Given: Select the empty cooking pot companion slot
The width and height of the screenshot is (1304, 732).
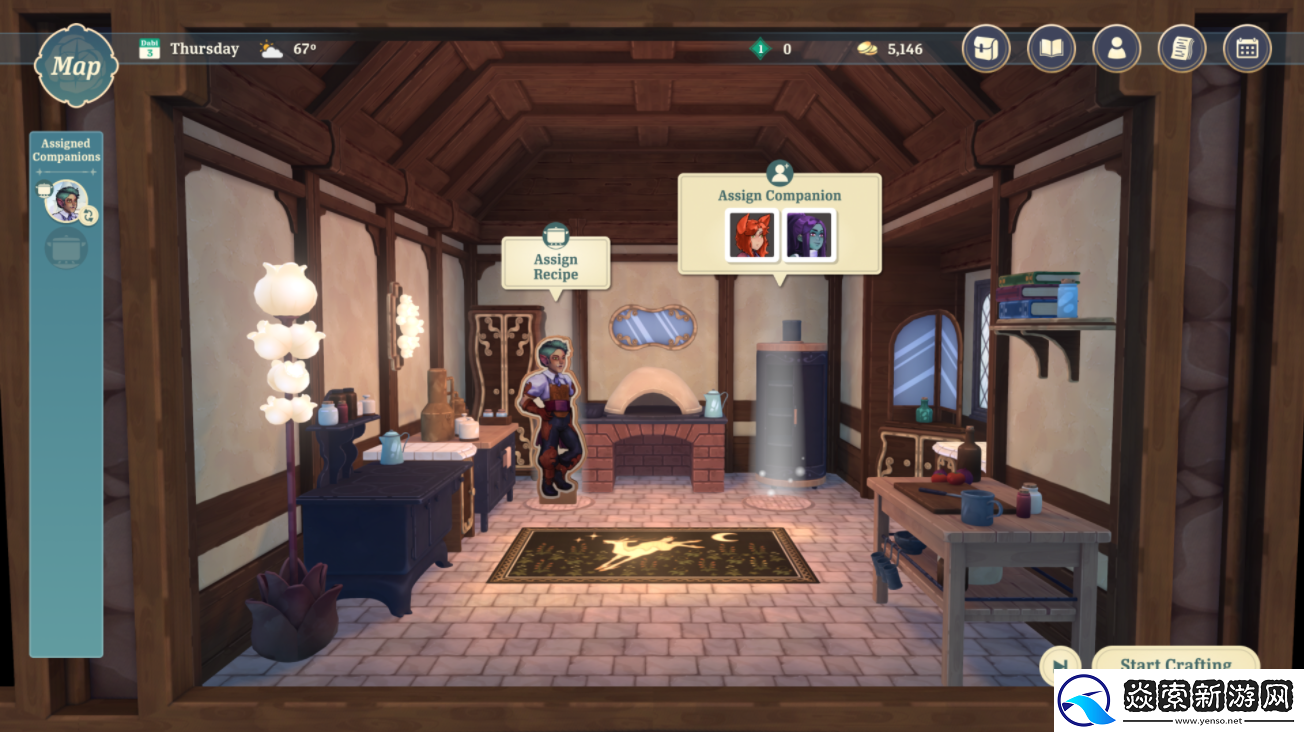Looking at the screenshot, I should tap(66, 248).
